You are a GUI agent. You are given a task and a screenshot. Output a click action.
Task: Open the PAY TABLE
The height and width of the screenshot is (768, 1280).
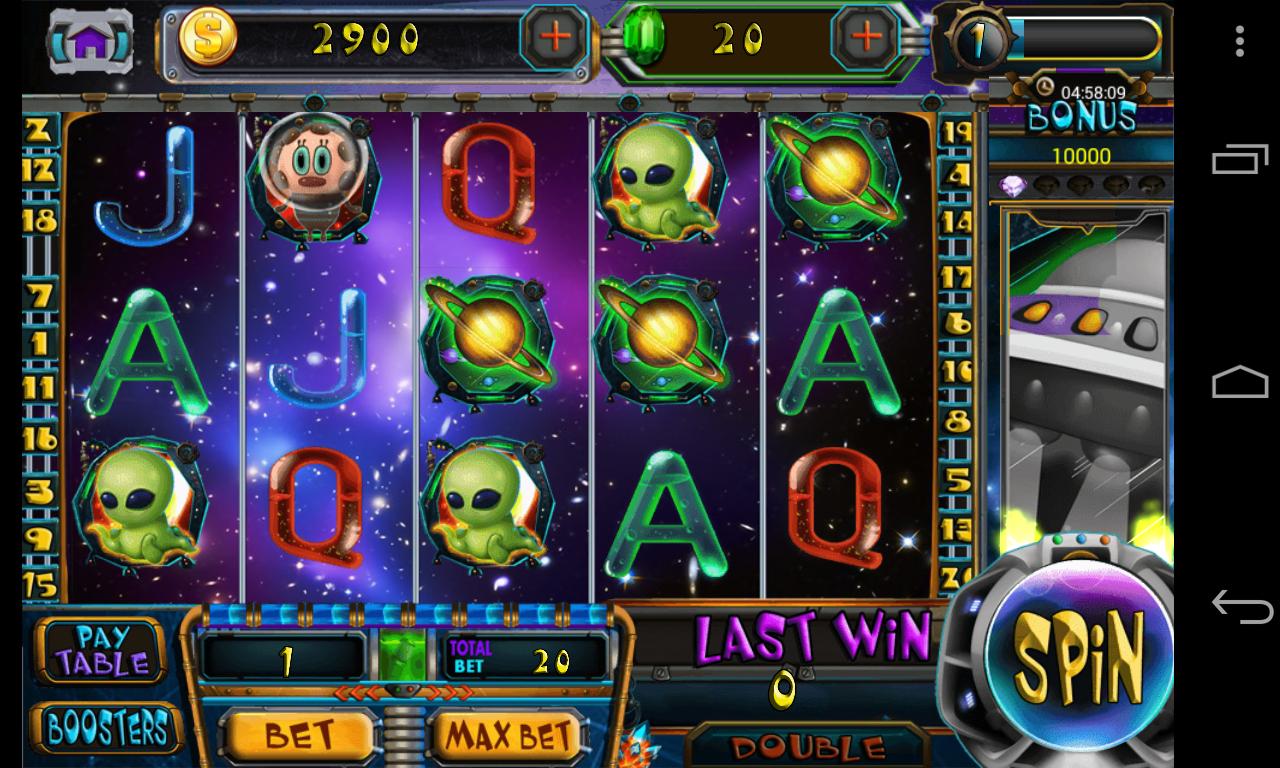[99, 648]
